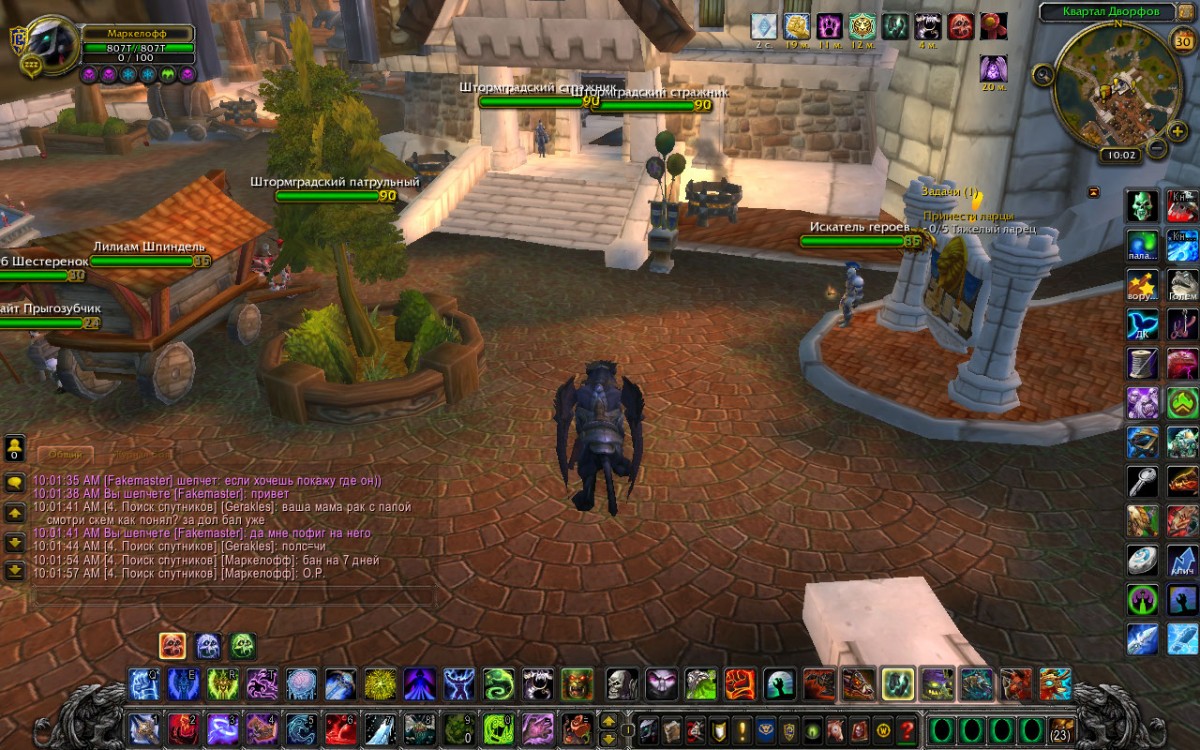Viewport: 1200px width, 750px height.
Task: Page the action bar up with arrow
Action: [609, 719]
